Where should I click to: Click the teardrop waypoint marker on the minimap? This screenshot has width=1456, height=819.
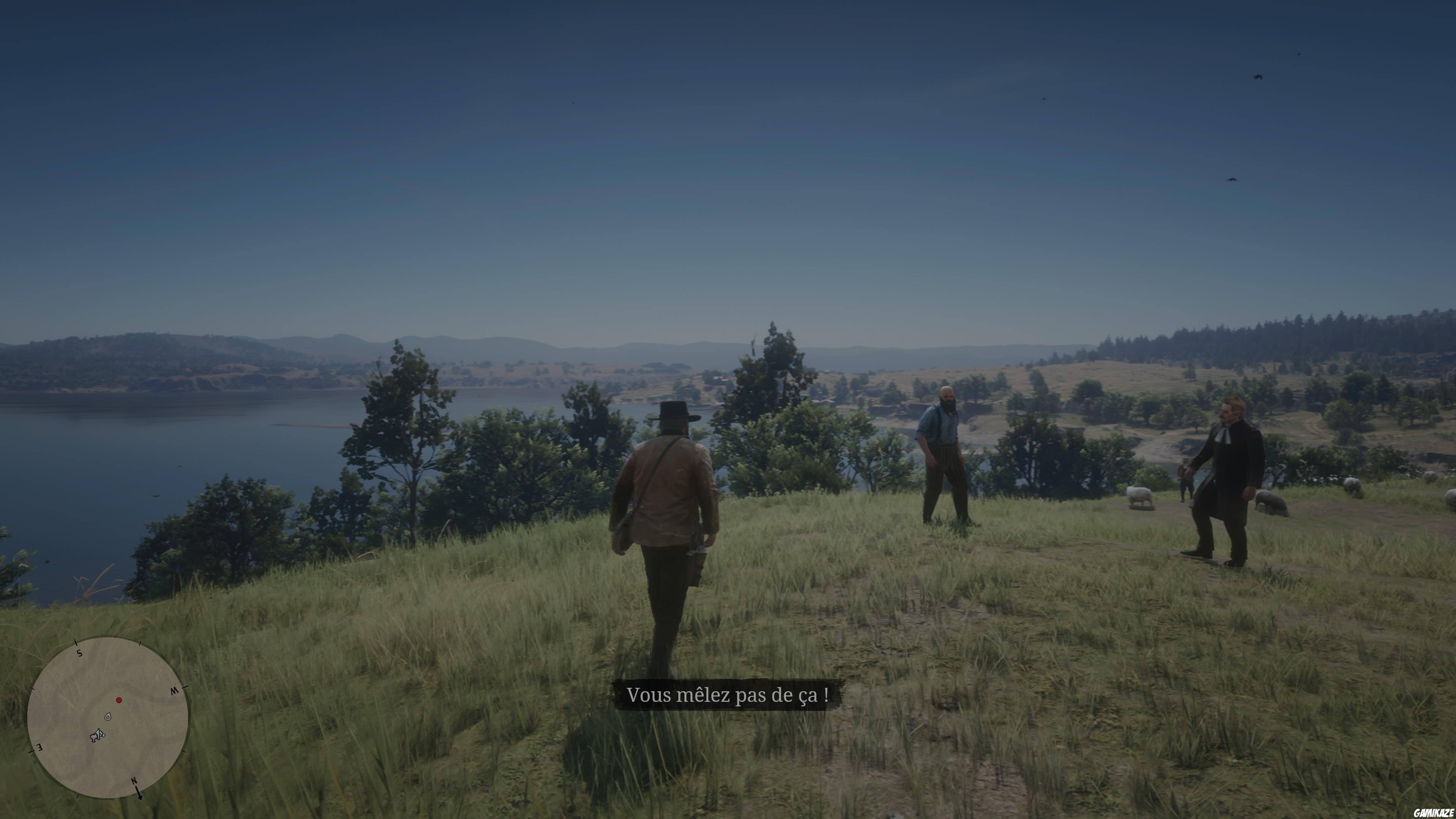(x=108, y=717)
